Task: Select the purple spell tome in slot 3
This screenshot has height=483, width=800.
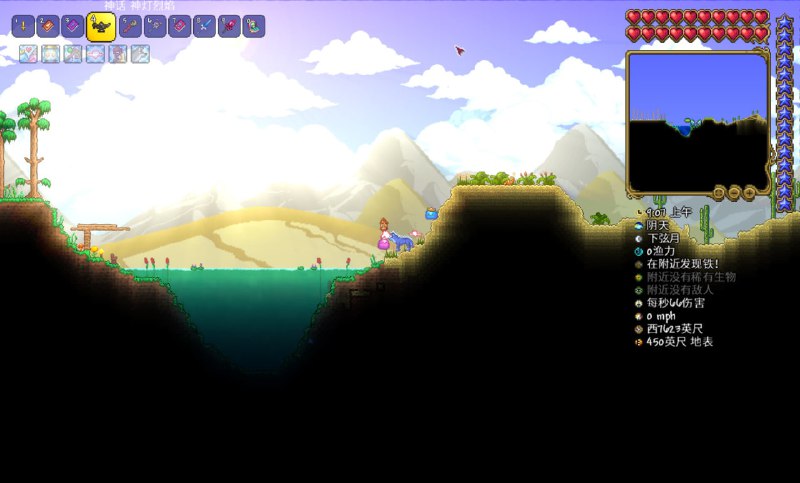Action: [x=72, y=26]
